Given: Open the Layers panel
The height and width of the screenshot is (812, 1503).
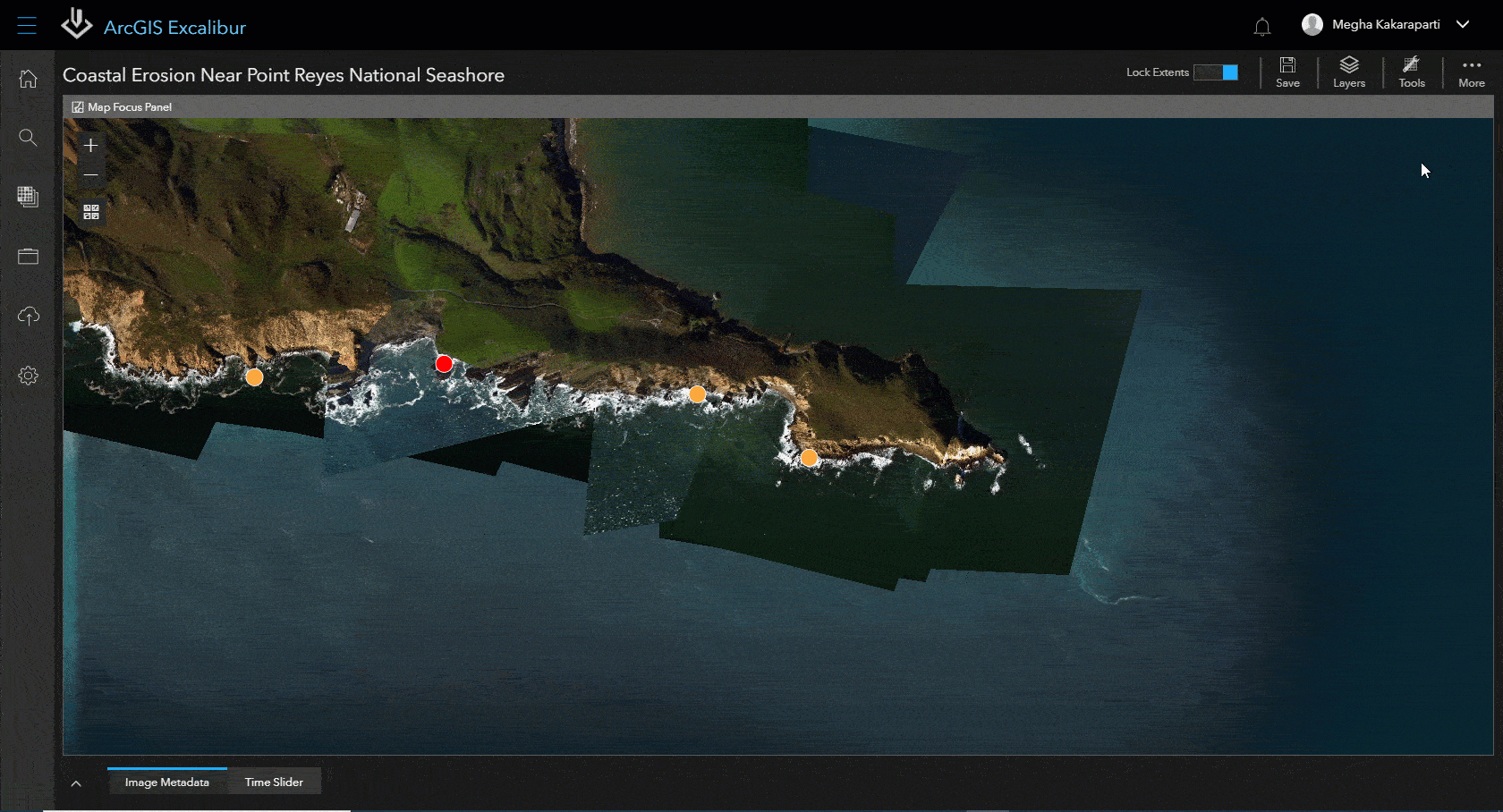Looking at the screenshot, I should (x=1349, y=72).
